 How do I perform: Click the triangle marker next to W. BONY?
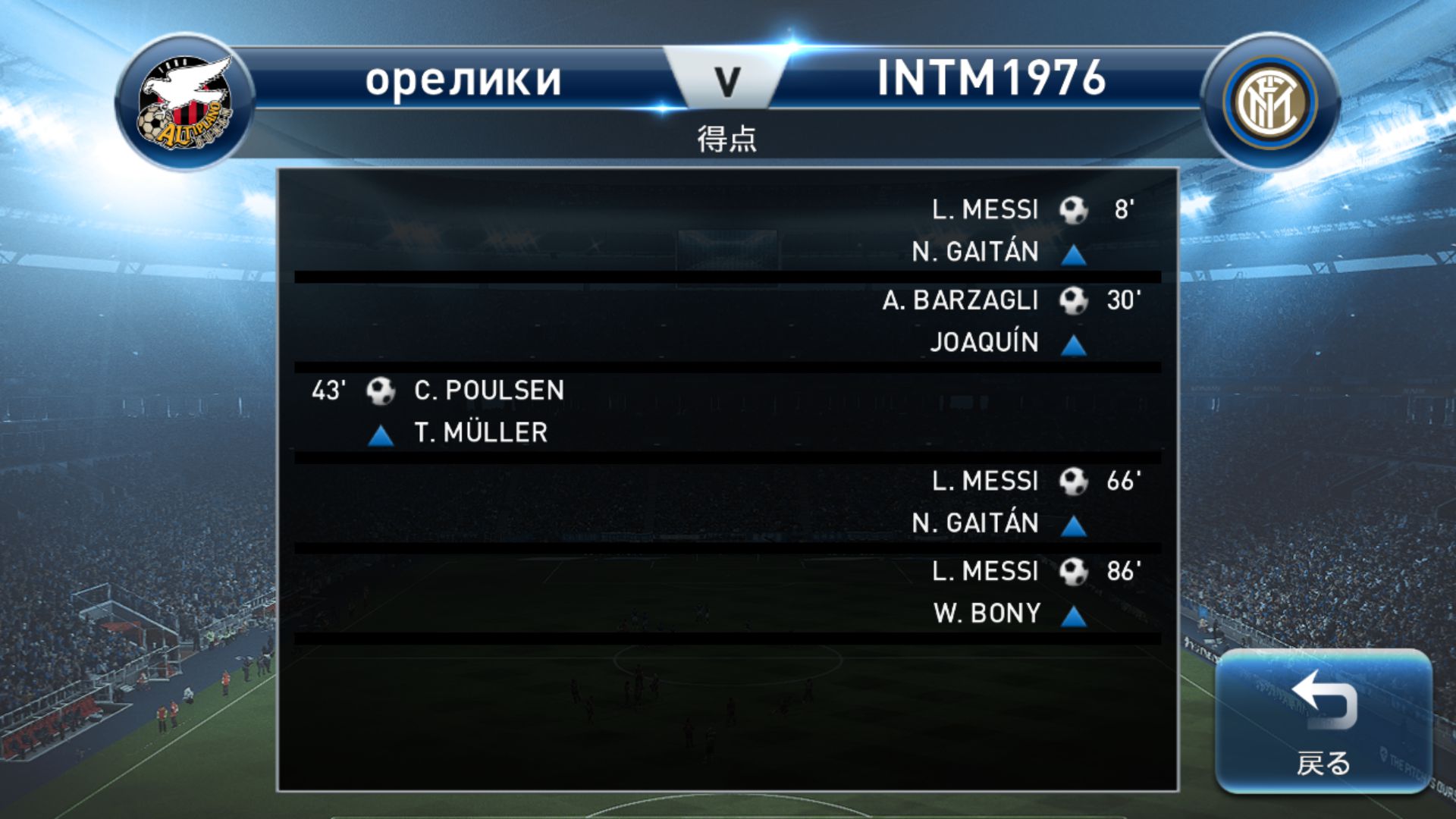[1074, 615]
